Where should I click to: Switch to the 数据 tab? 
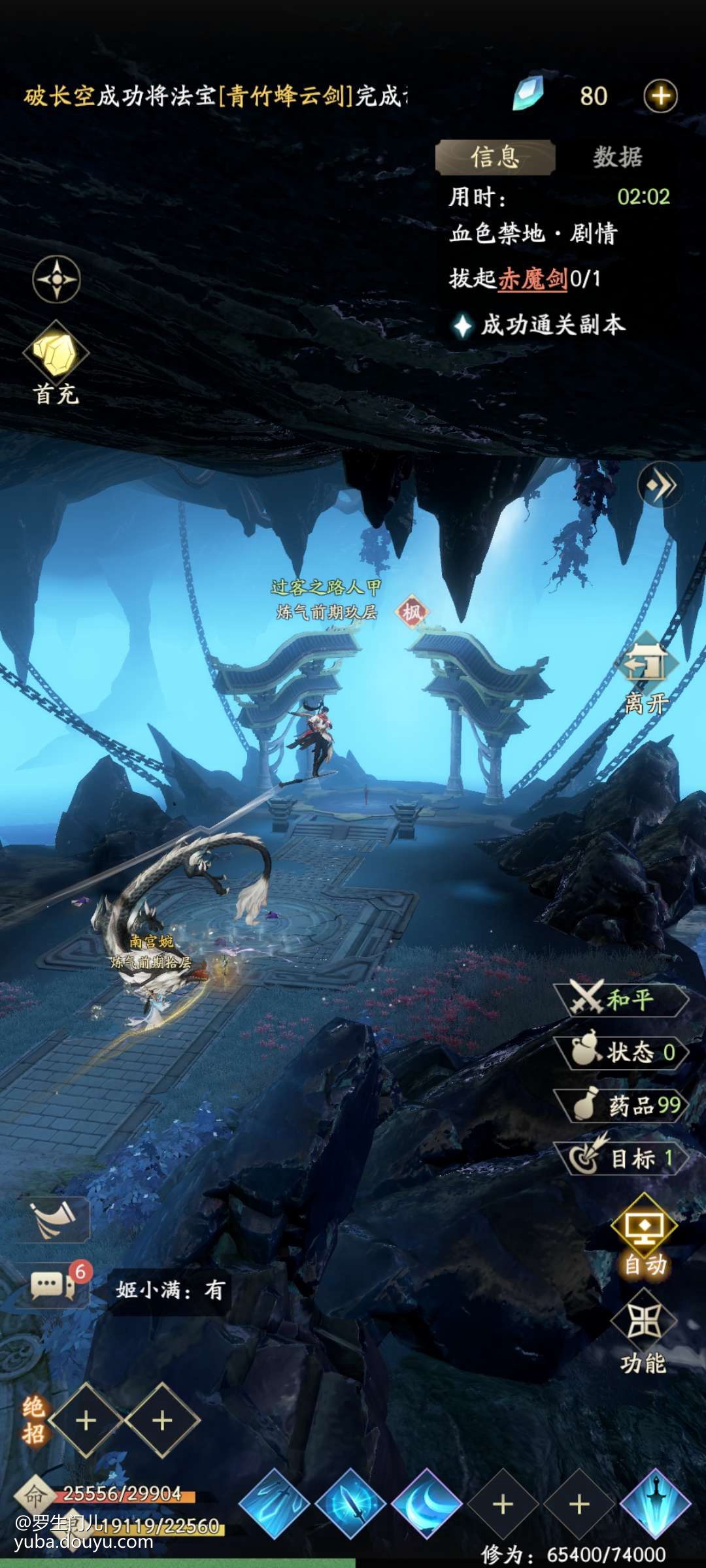click(x=617, y=157)
